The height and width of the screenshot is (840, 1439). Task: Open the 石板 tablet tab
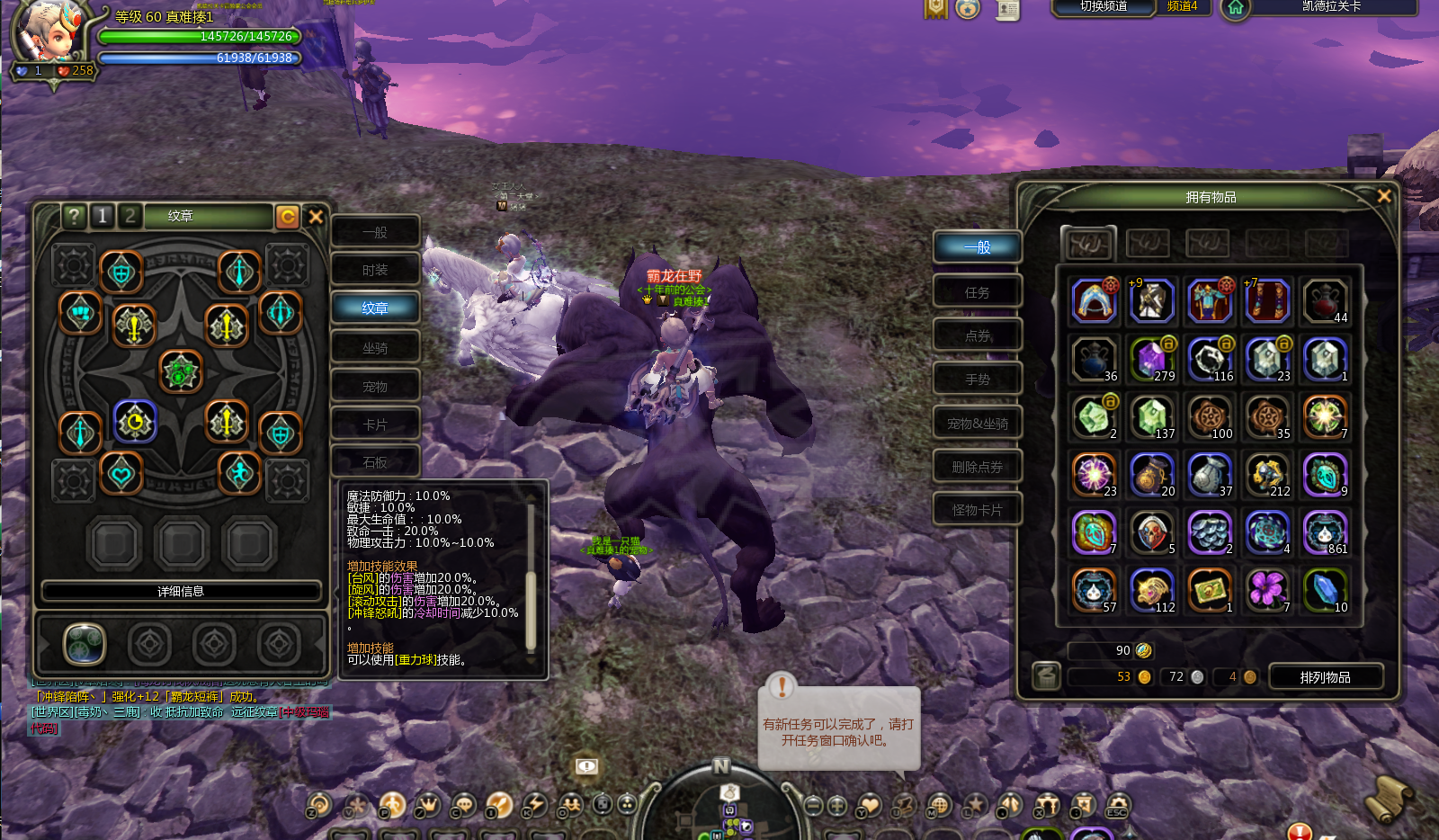pyautogui.click(x=375, y=462)
